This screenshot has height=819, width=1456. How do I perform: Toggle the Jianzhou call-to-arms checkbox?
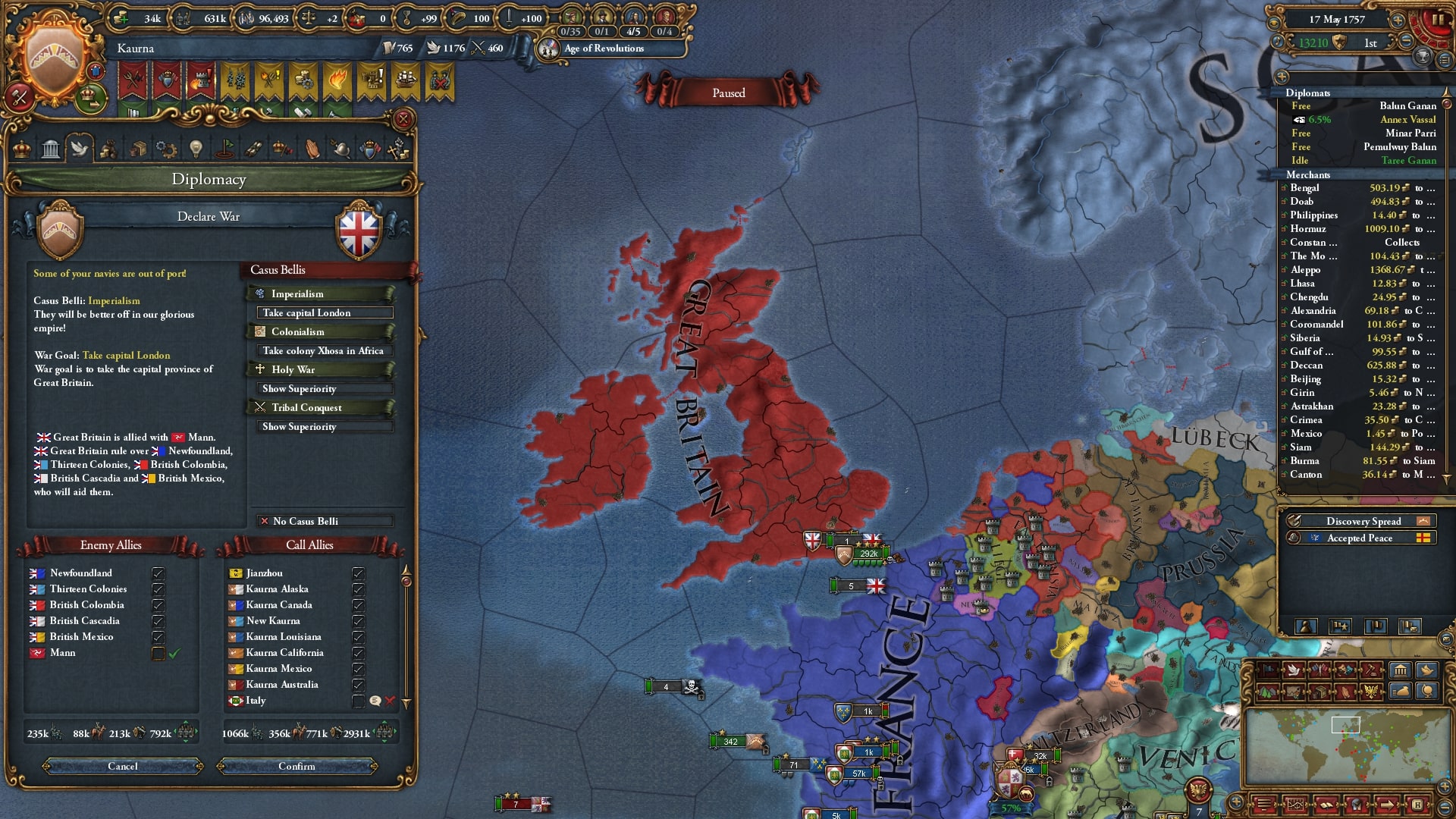coord(358,573)
